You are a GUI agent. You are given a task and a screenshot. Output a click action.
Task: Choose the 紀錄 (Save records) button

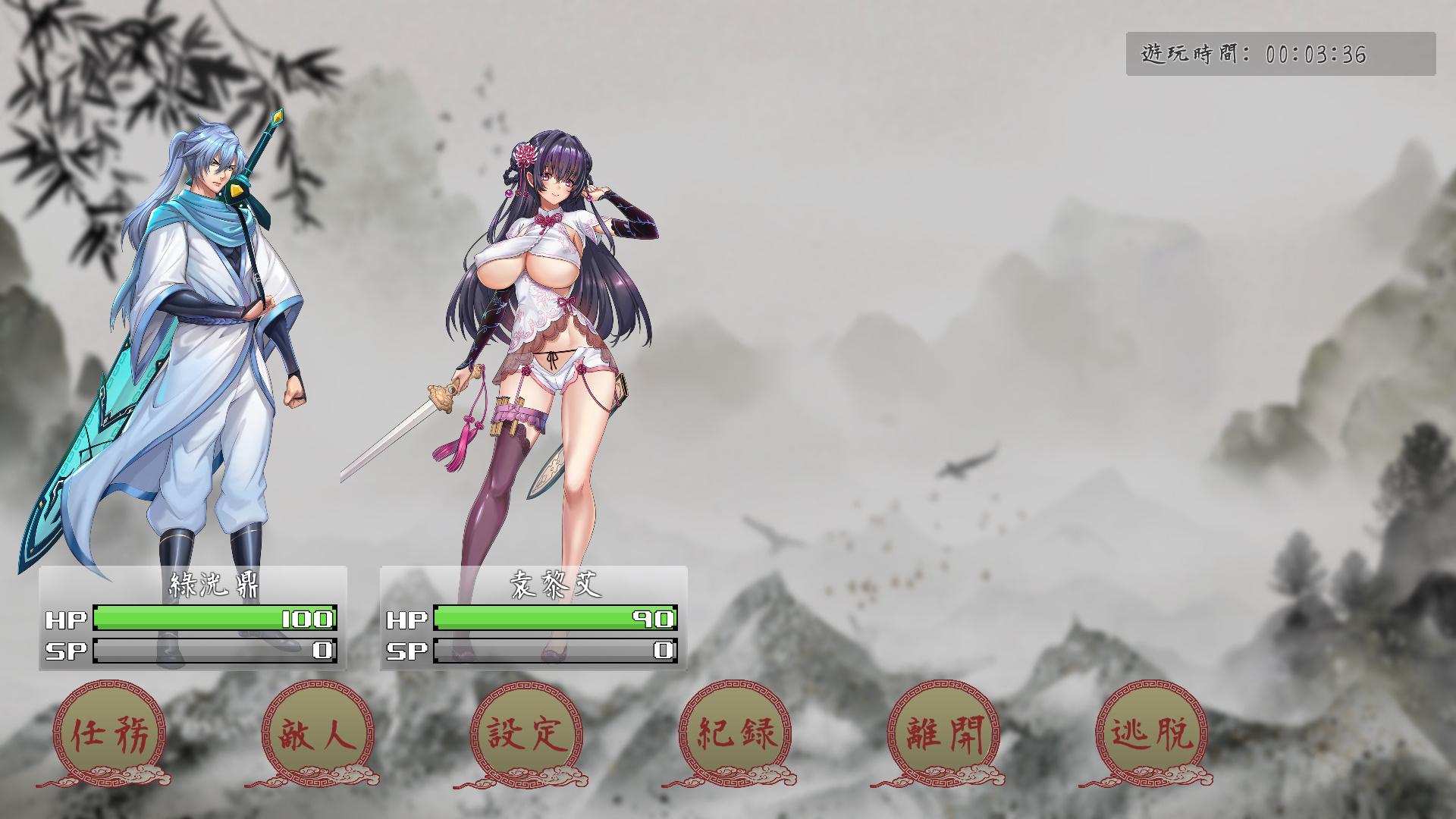tap(734, 733)
